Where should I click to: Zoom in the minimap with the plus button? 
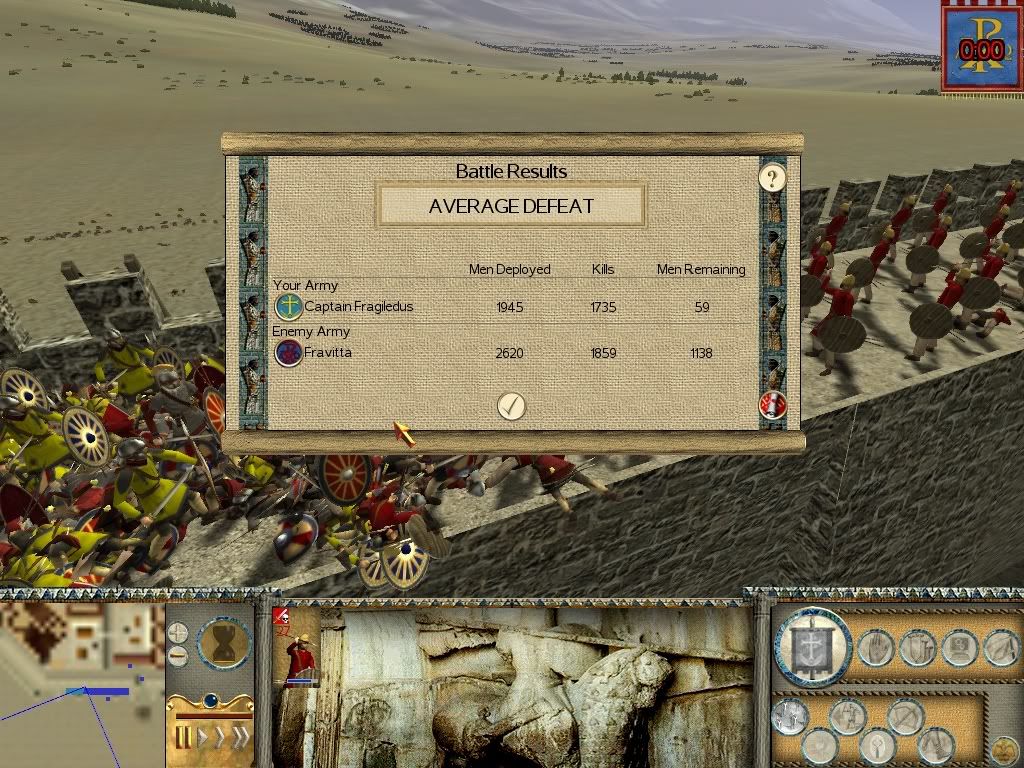[178, 632]
